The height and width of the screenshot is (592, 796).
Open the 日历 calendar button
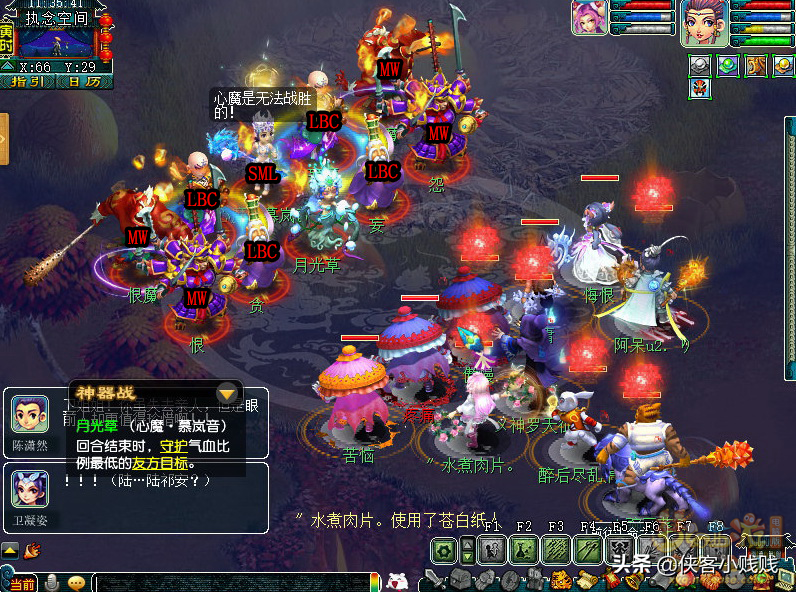coord(84,82)
